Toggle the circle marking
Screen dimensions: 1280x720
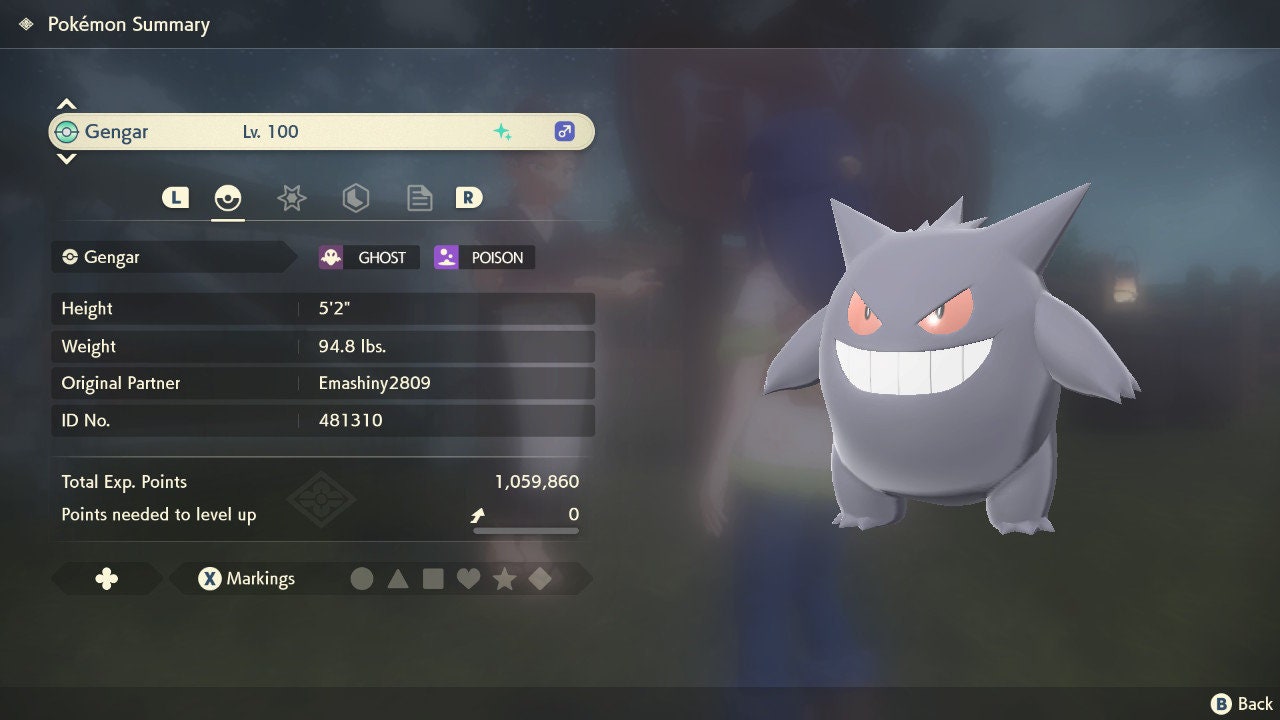[362, 579]
